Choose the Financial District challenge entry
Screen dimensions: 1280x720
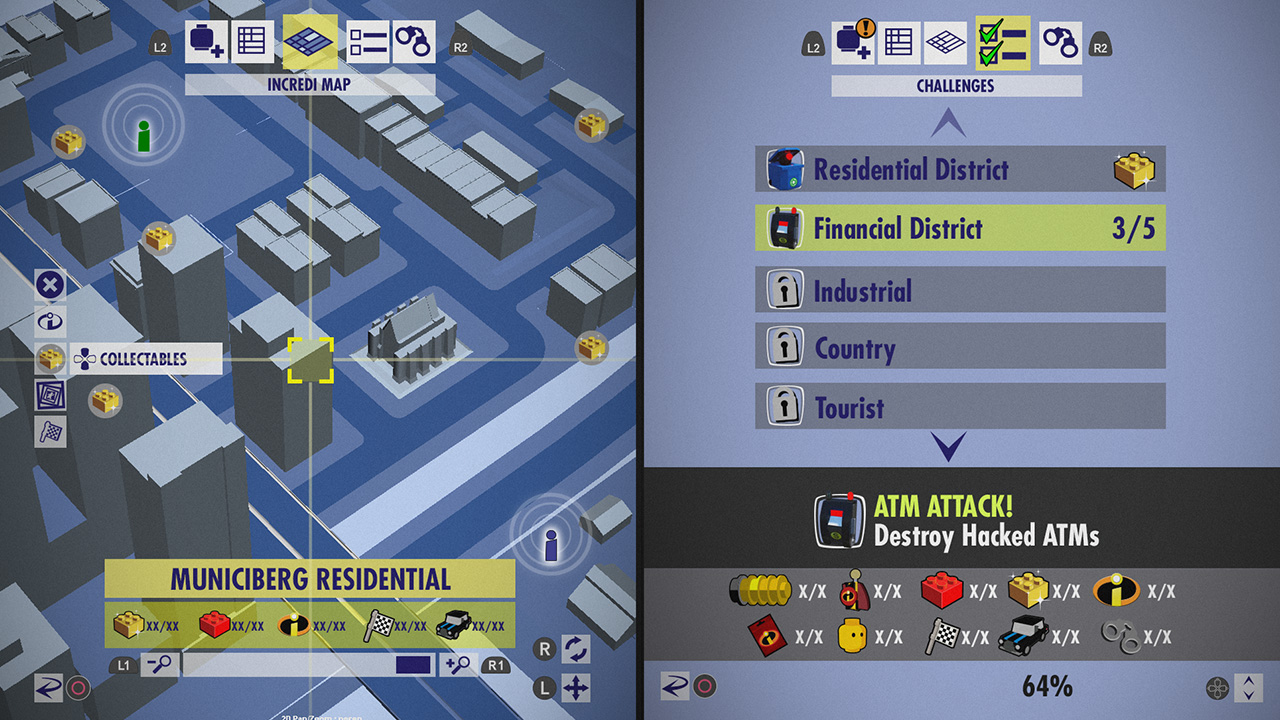(960, 229)
